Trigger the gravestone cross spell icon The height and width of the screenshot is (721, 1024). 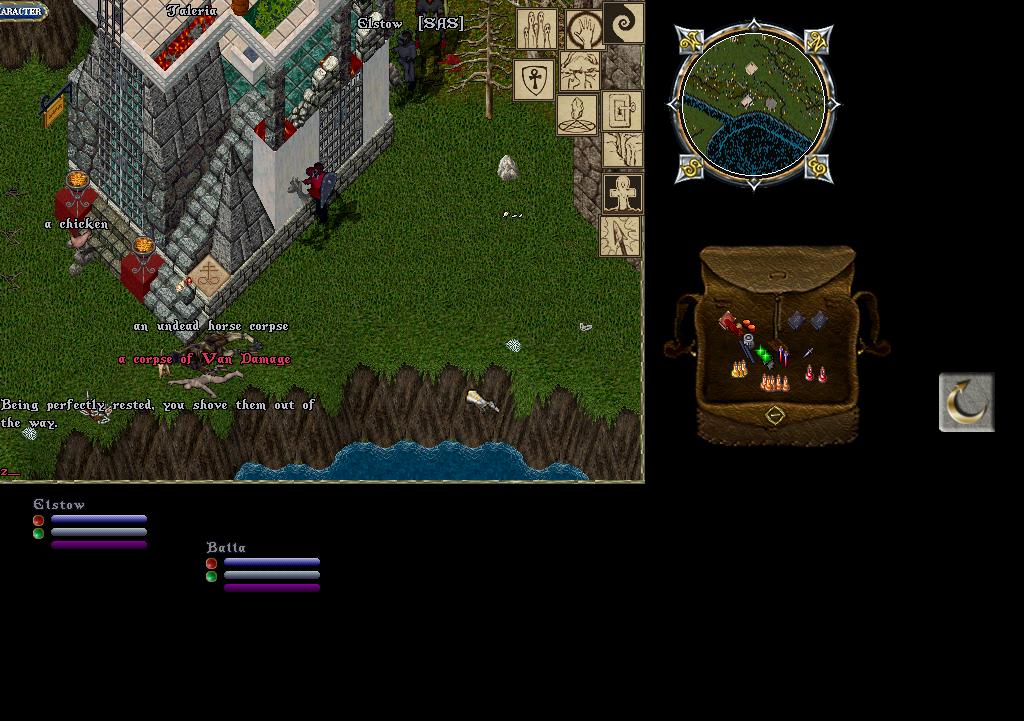click(x=622, y=193)
